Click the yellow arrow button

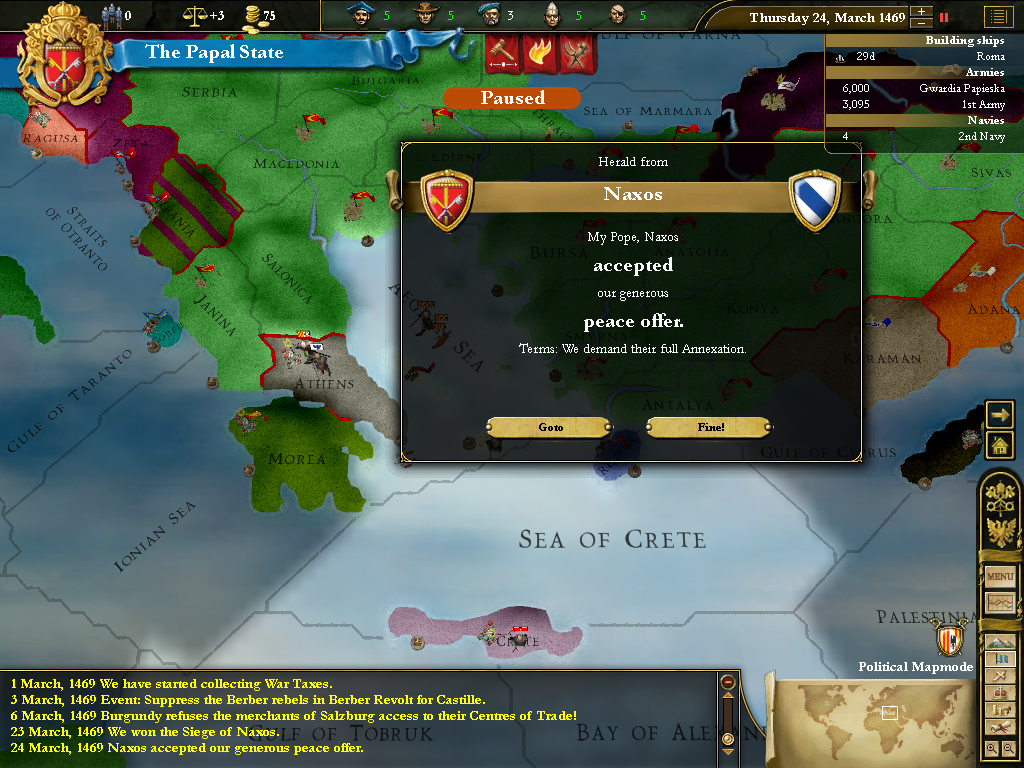pos(999,414)
